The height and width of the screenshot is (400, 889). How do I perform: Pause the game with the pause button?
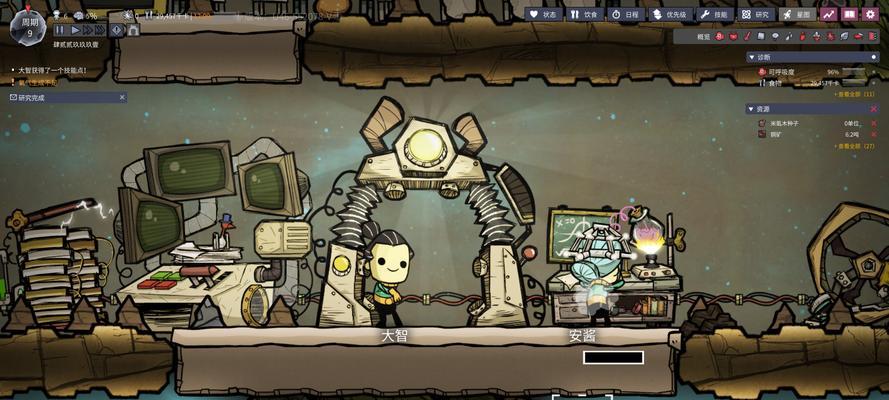coord(60,31)
